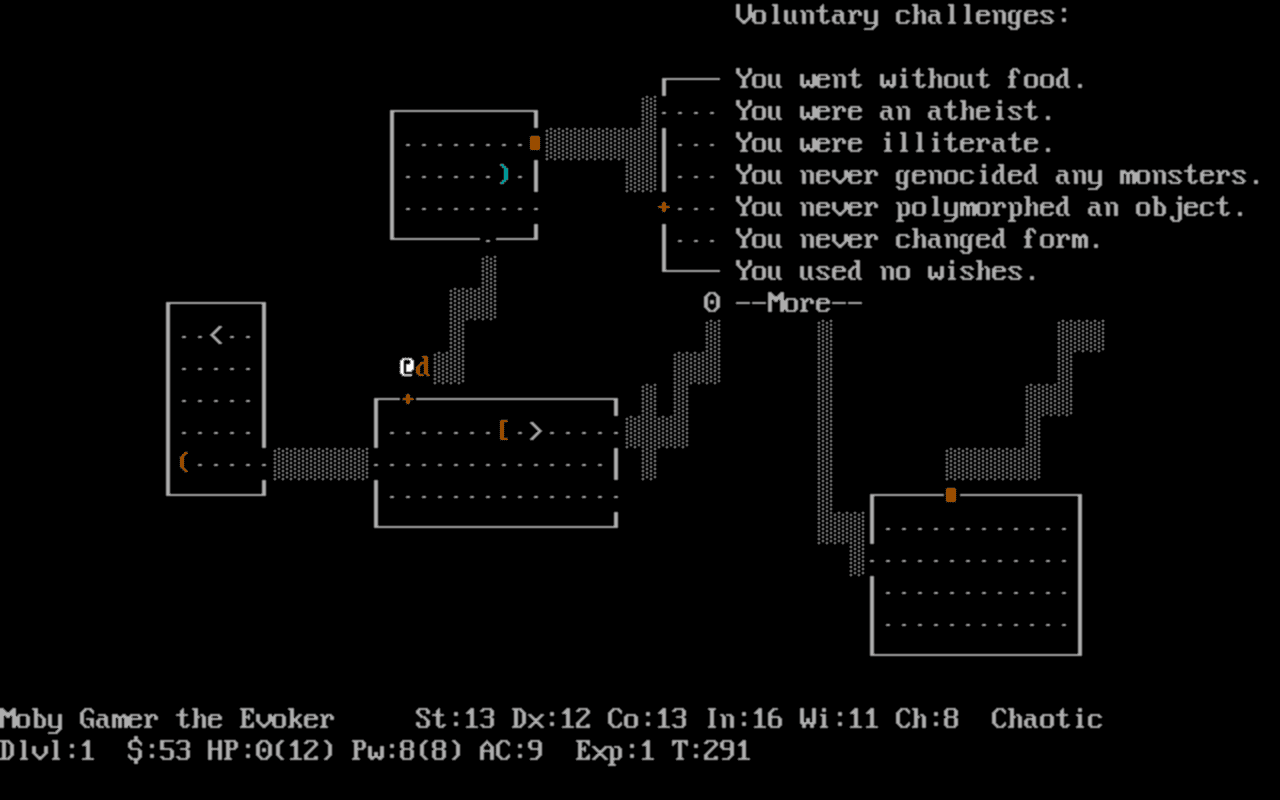Click the orange '(' tool in the left room
Image resolution: width=1280 pixels, height=800 pixels.
(x=182, y=462)
